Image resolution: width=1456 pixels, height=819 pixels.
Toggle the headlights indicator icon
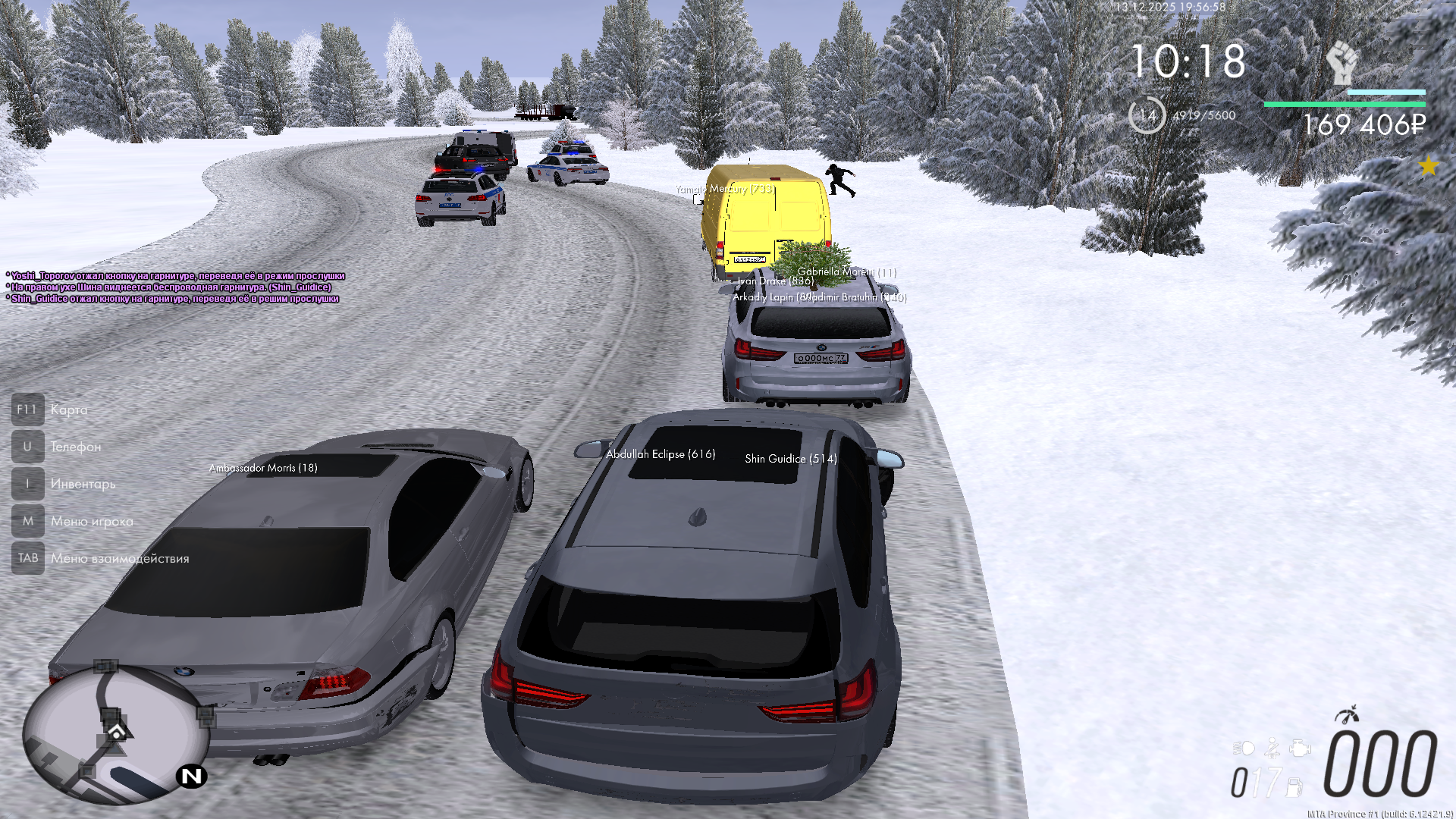1244,749
